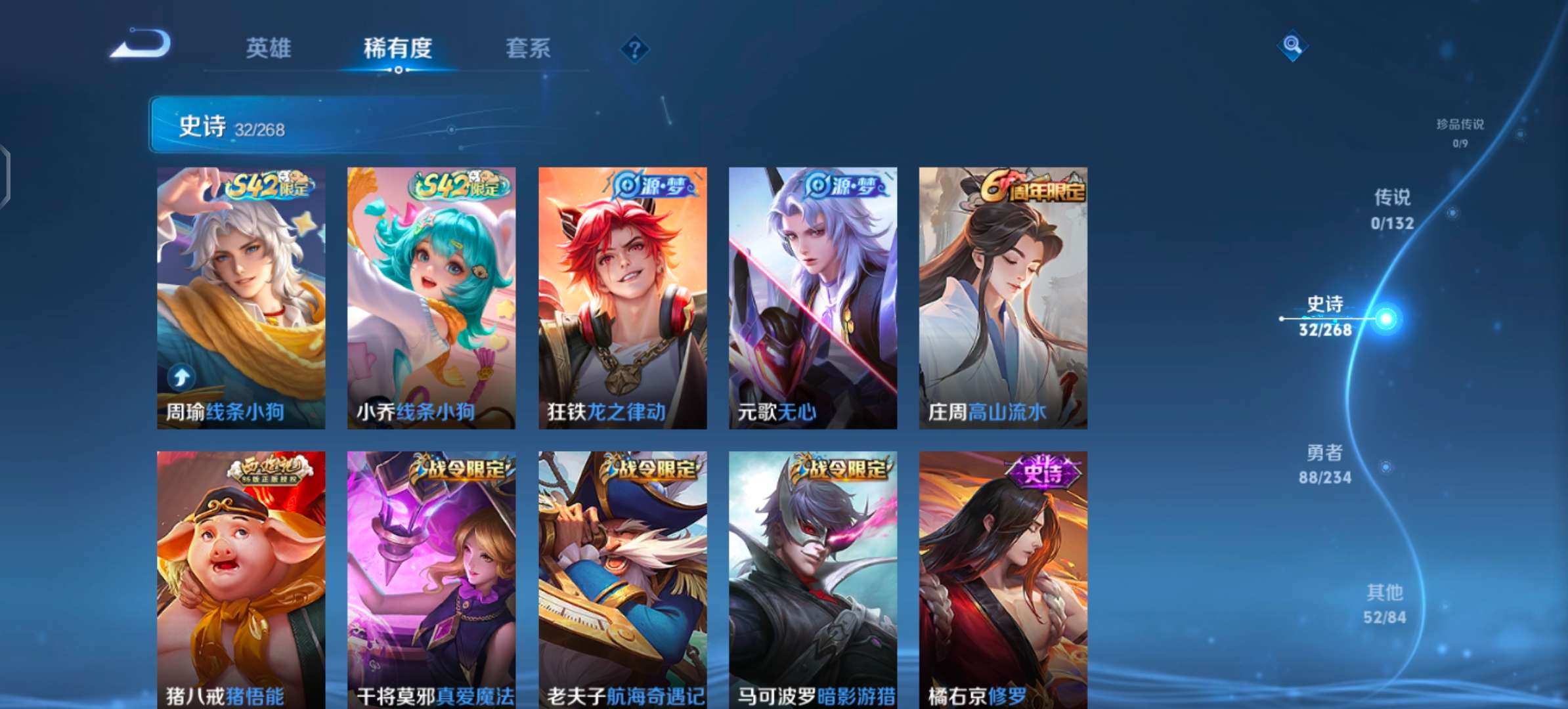The width and height of the screenshot is (1568, 709).
Task: Click the 源·梦 badge on 狂铁 card
Action: pyautogui.click(x=653, y=186)
